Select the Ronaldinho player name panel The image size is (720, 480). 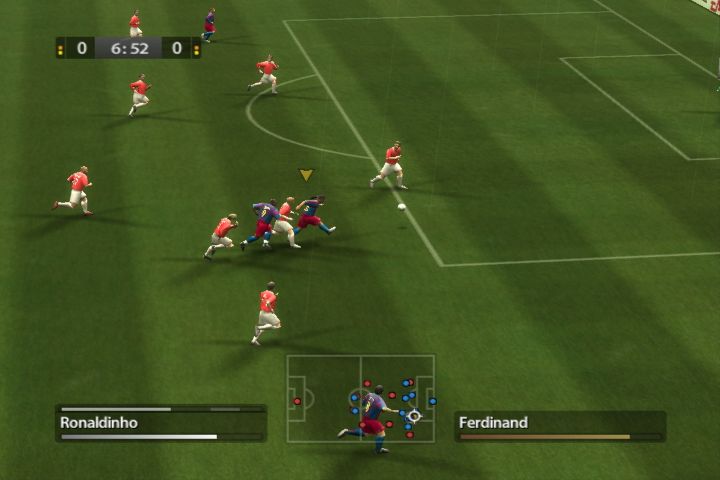[160, 423]
